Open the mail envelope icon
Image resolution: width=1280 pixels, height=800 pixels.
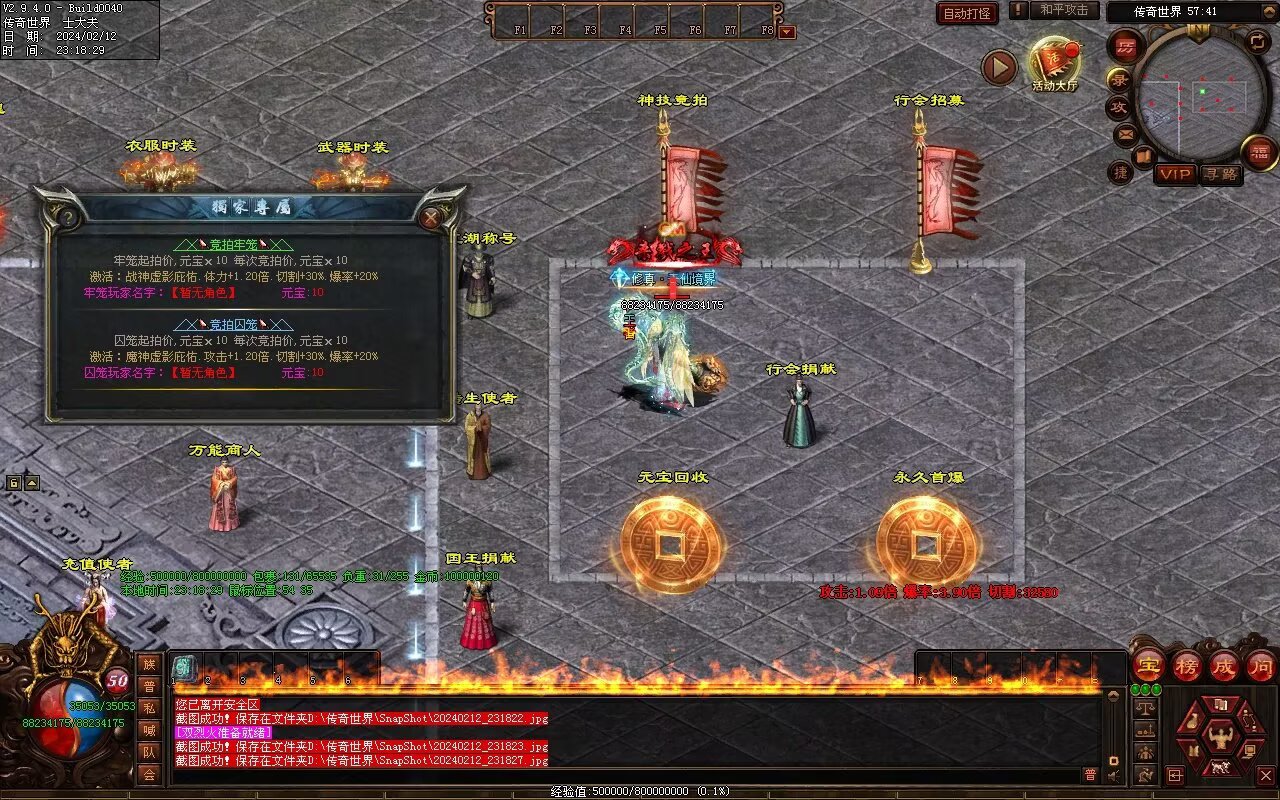(x=1126, y=133)
